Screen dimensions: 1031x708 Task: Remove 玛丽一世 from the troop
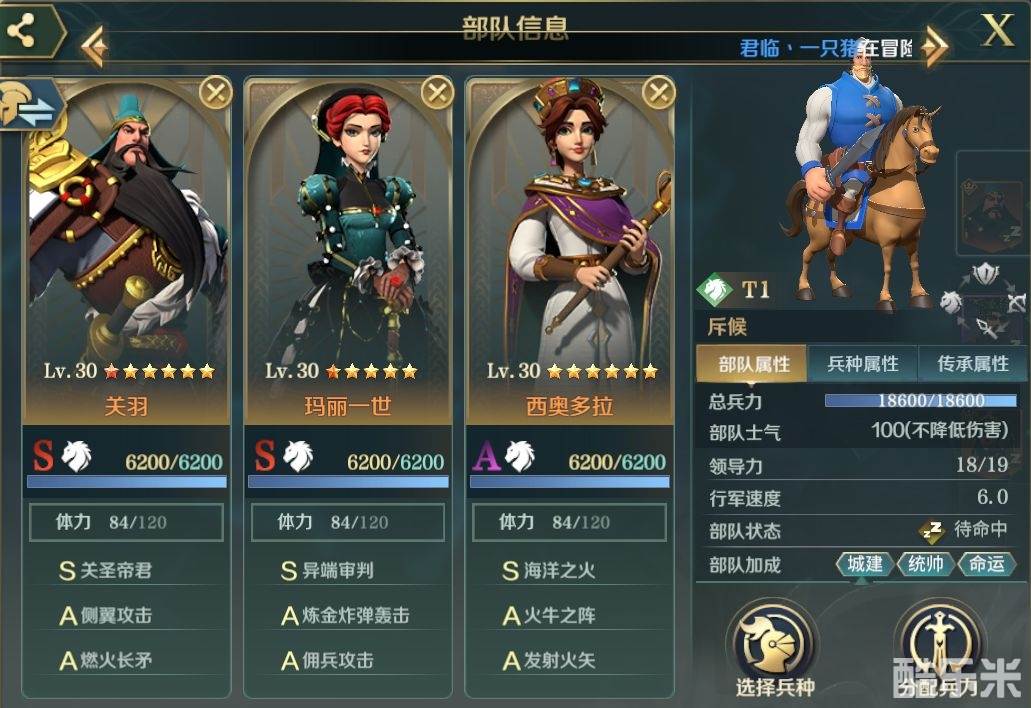click(x=437, y=93)
